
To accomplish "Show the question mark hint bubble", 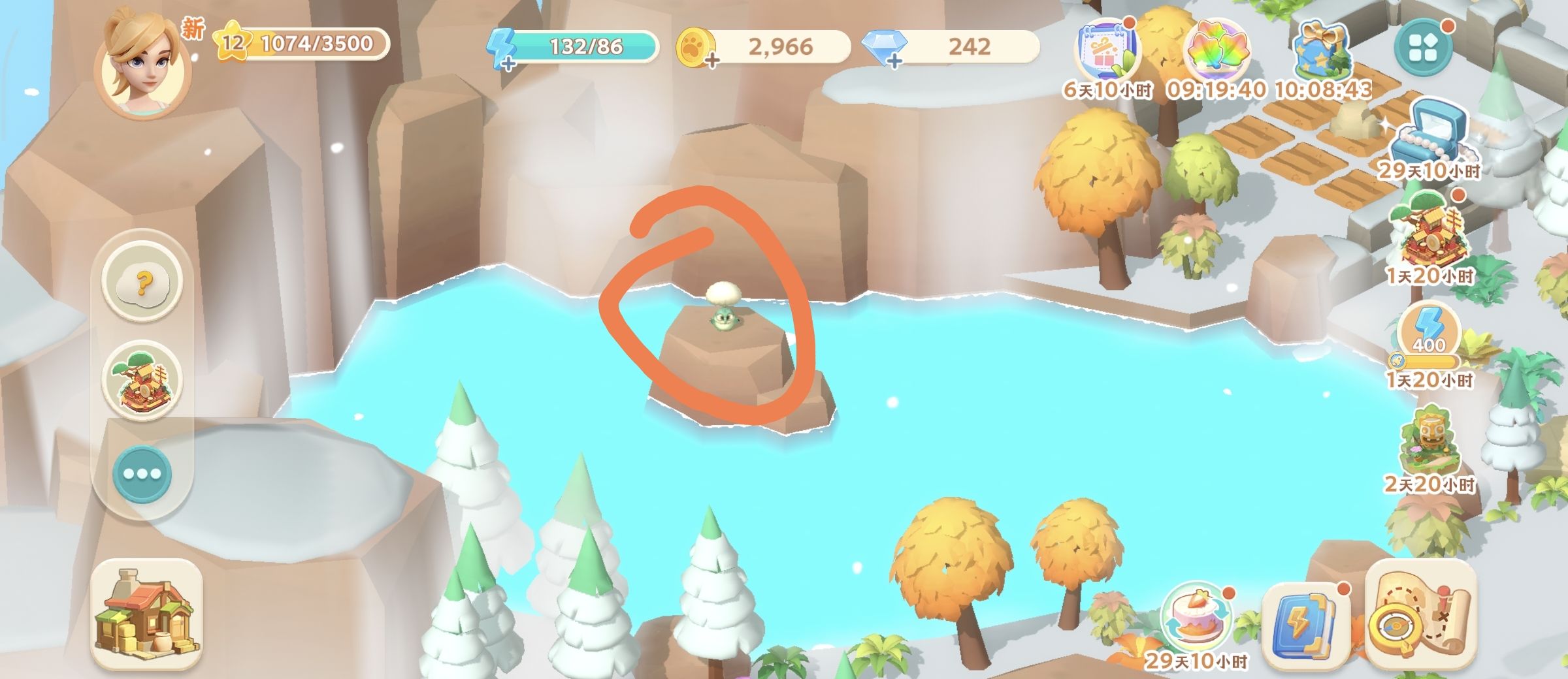I will pos(142,283).
